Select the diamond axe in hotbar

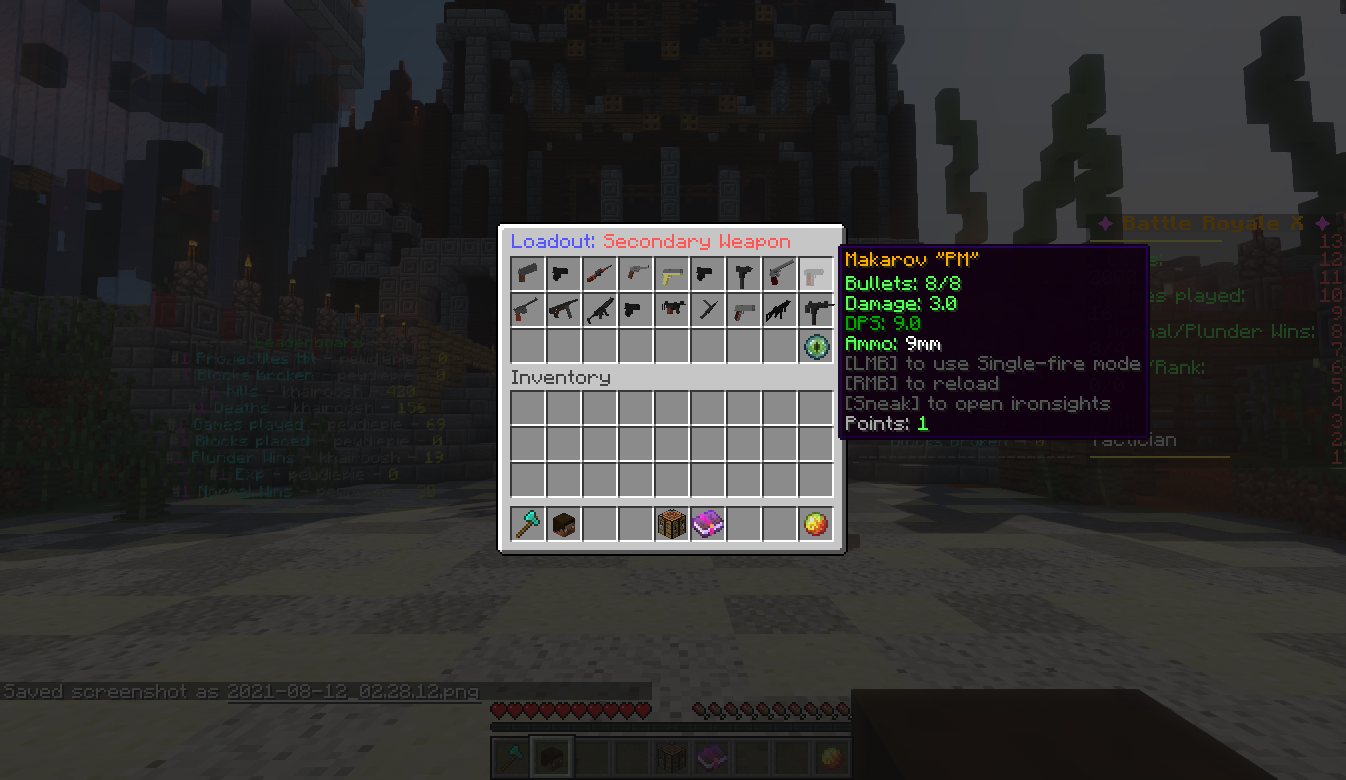pos(528,524)
